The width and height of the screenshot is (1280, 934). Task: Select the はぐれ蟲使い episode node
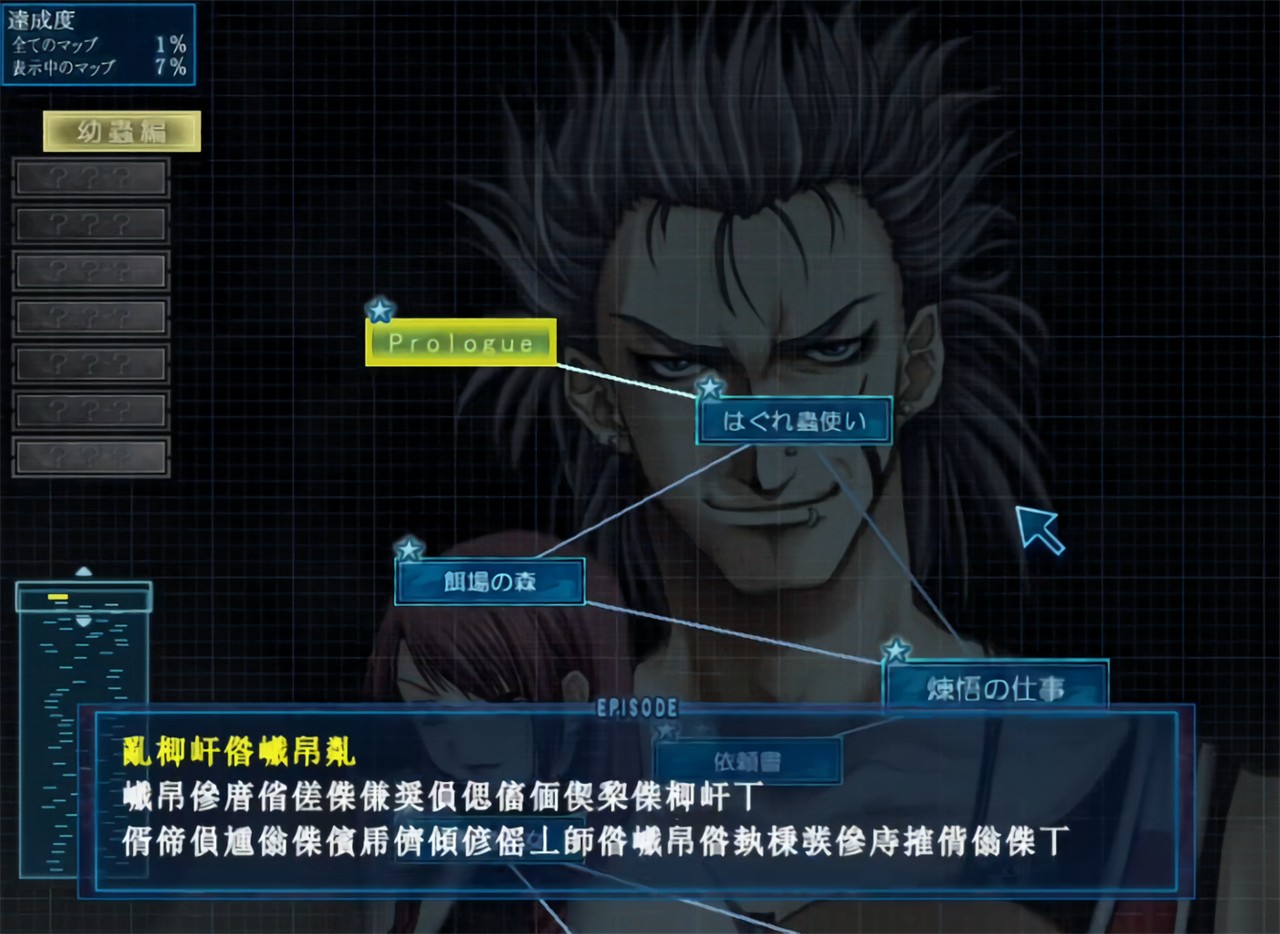[793, 423]
